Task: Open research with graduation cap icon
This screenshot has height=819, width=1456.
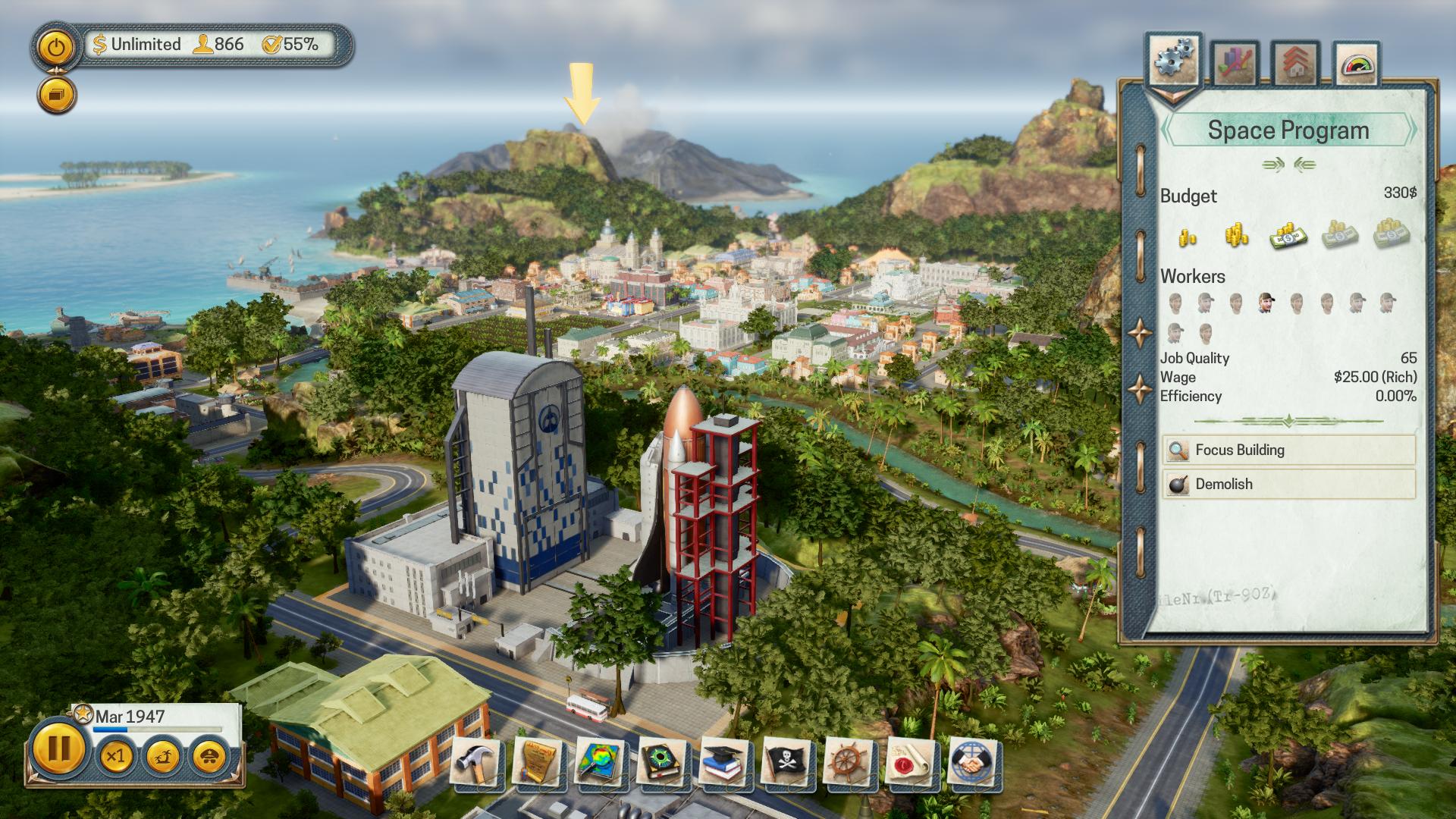Action: tap(725, 762)
